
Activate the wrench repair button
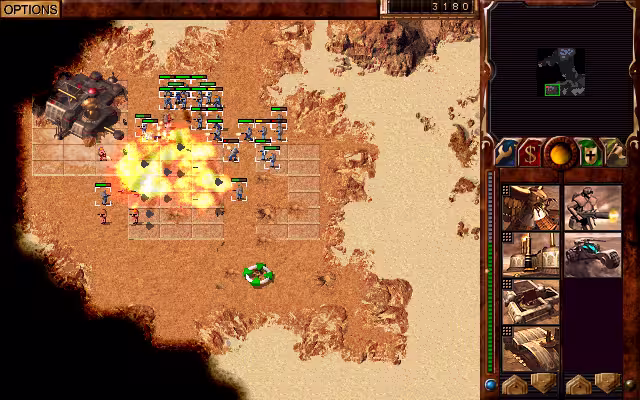(505, 153)
